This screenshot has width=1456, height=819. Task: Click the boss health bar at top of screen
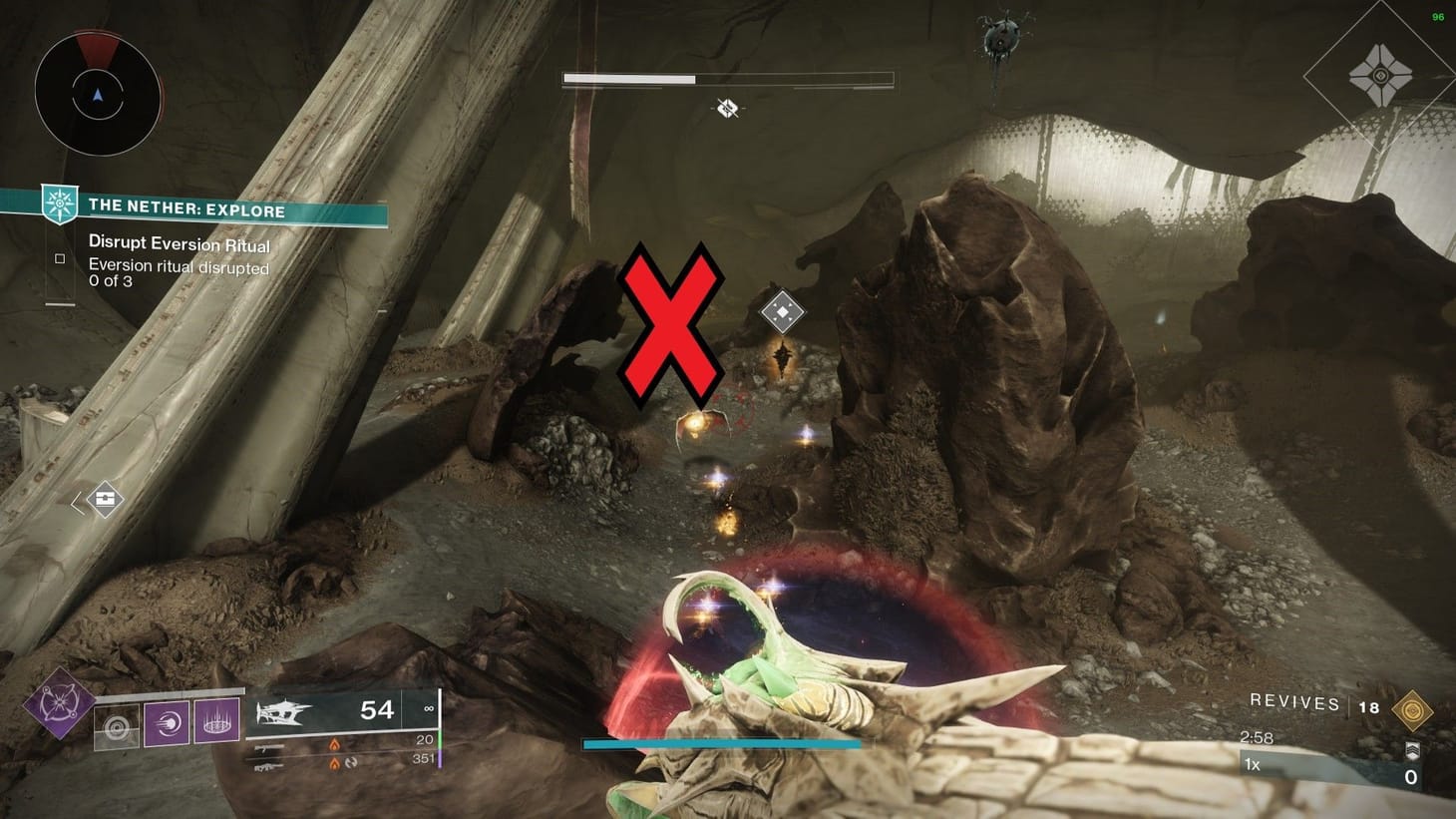pyautogui.click(x=728, y=77)
